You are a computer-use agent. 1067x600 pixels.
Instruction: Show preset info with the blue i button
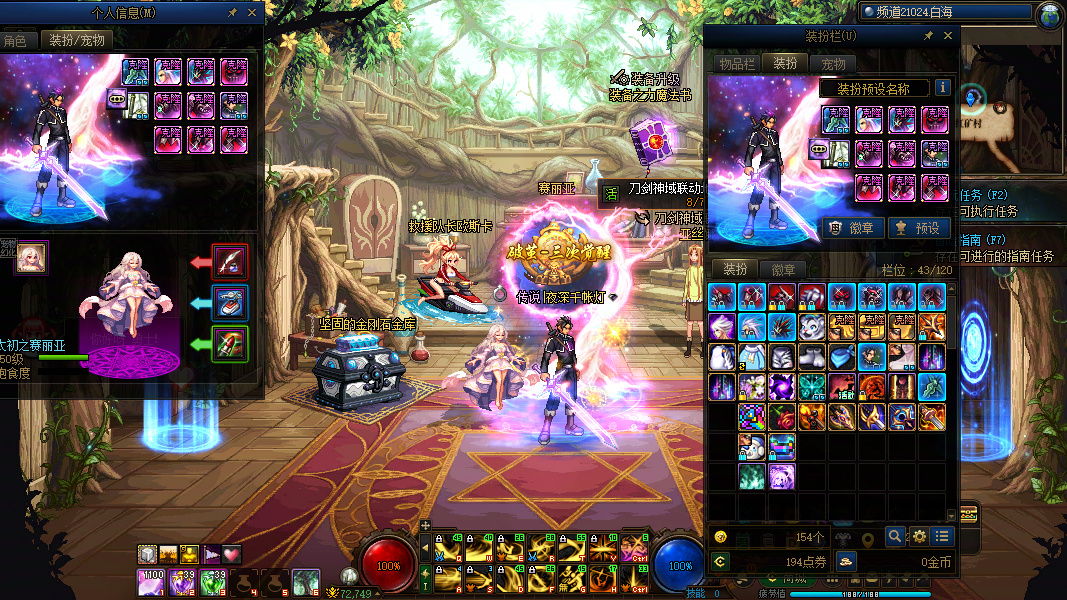(x=941, y=88)
